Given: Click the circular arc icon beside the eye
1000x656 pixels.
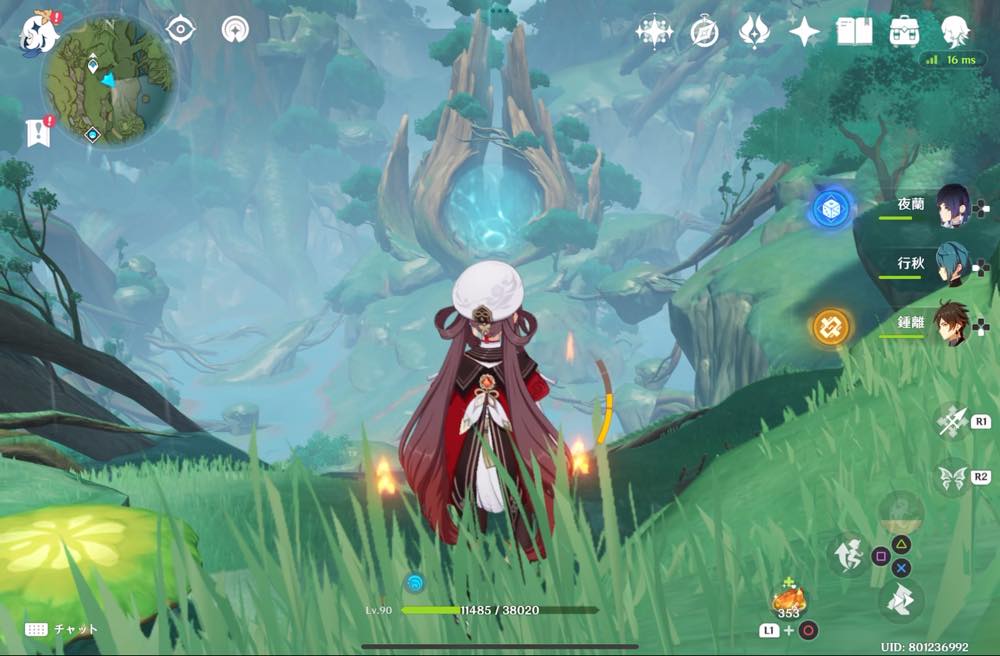Looking at the screenshot, I should [x=236, y=30].
